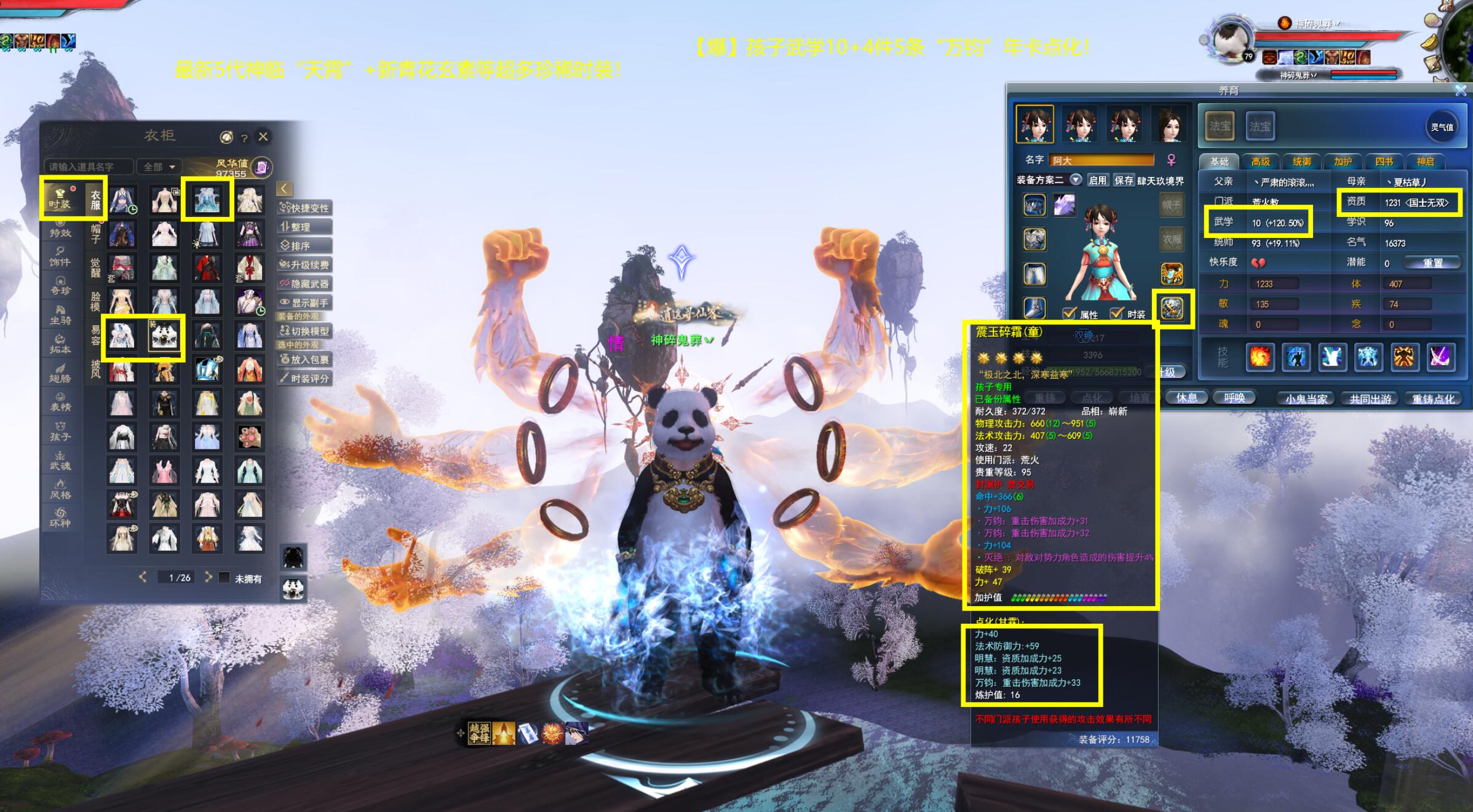Screen dimensions: 1473x812
Task: Click the 快捷变性 button
Action: (x=305, y=208)
